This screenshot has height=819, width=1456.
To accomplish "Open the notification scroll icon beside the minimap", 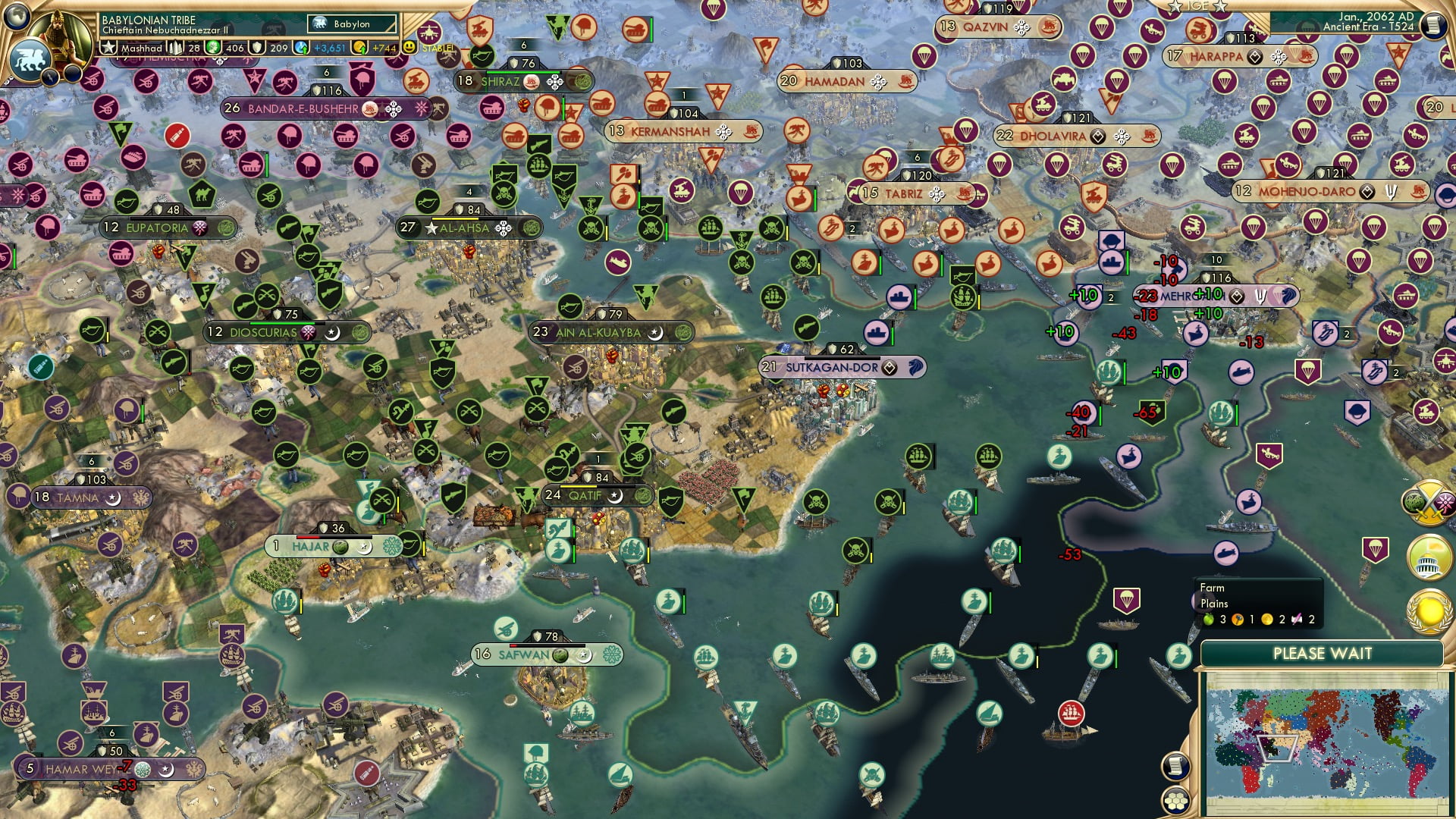I will click(1175, 766).
